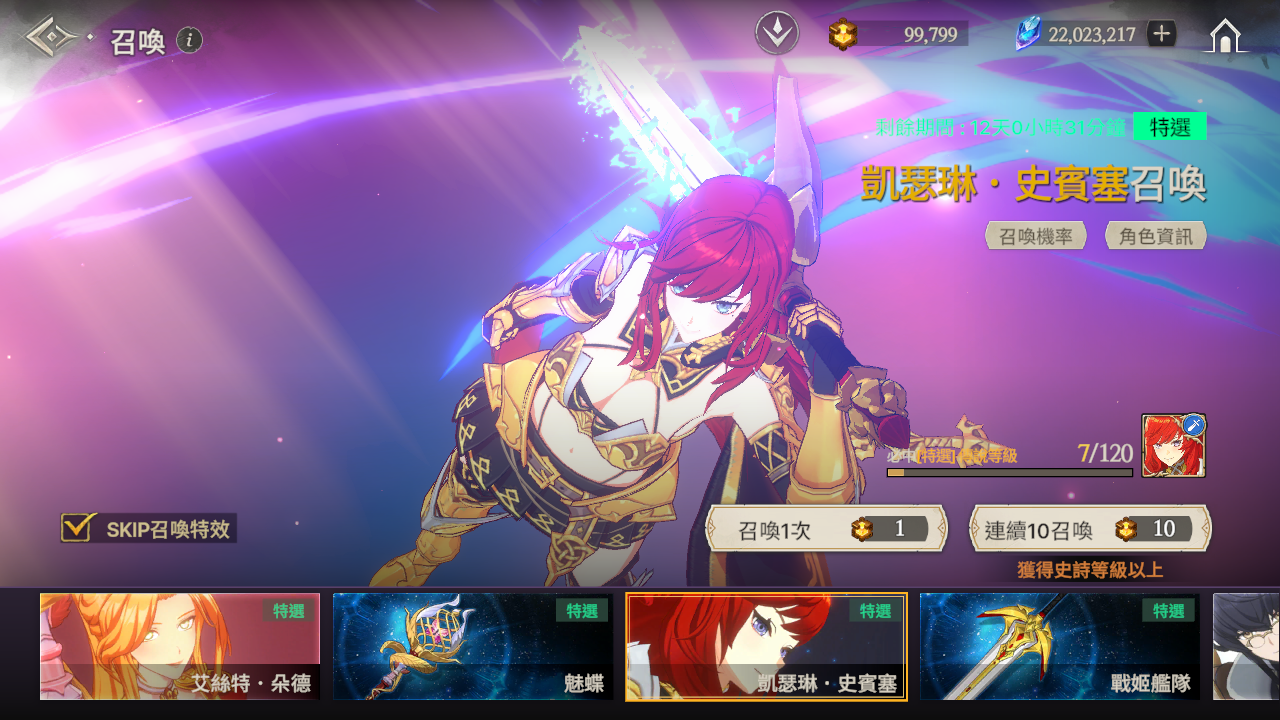Select the 凱瑟琳・史賓塞 banner
Viewport: 1280px width, 720px height.
(x=766, y=646)
